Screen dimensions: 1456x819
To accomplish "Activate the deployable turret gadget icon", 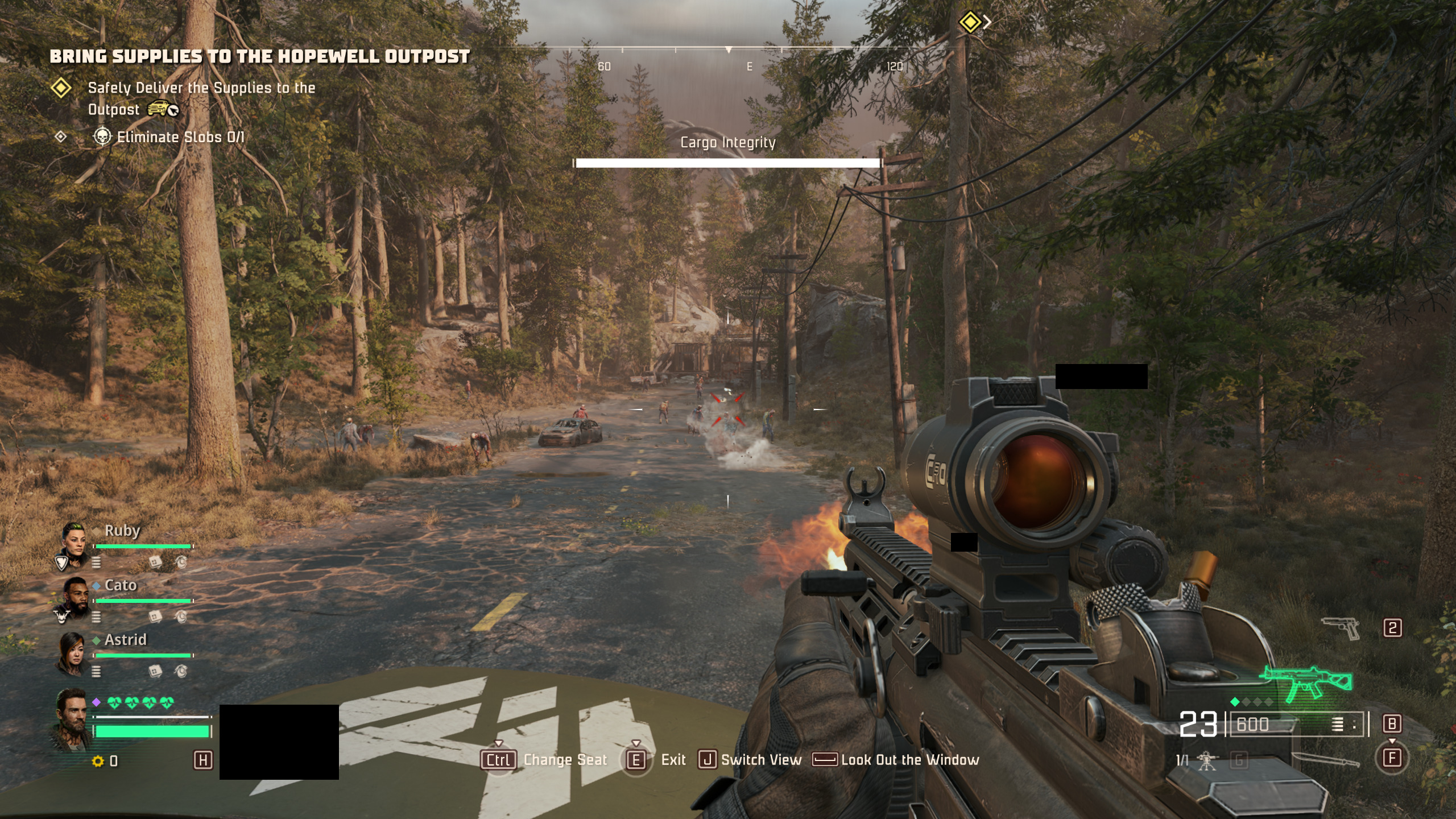I will click(x=1207, y=760).
